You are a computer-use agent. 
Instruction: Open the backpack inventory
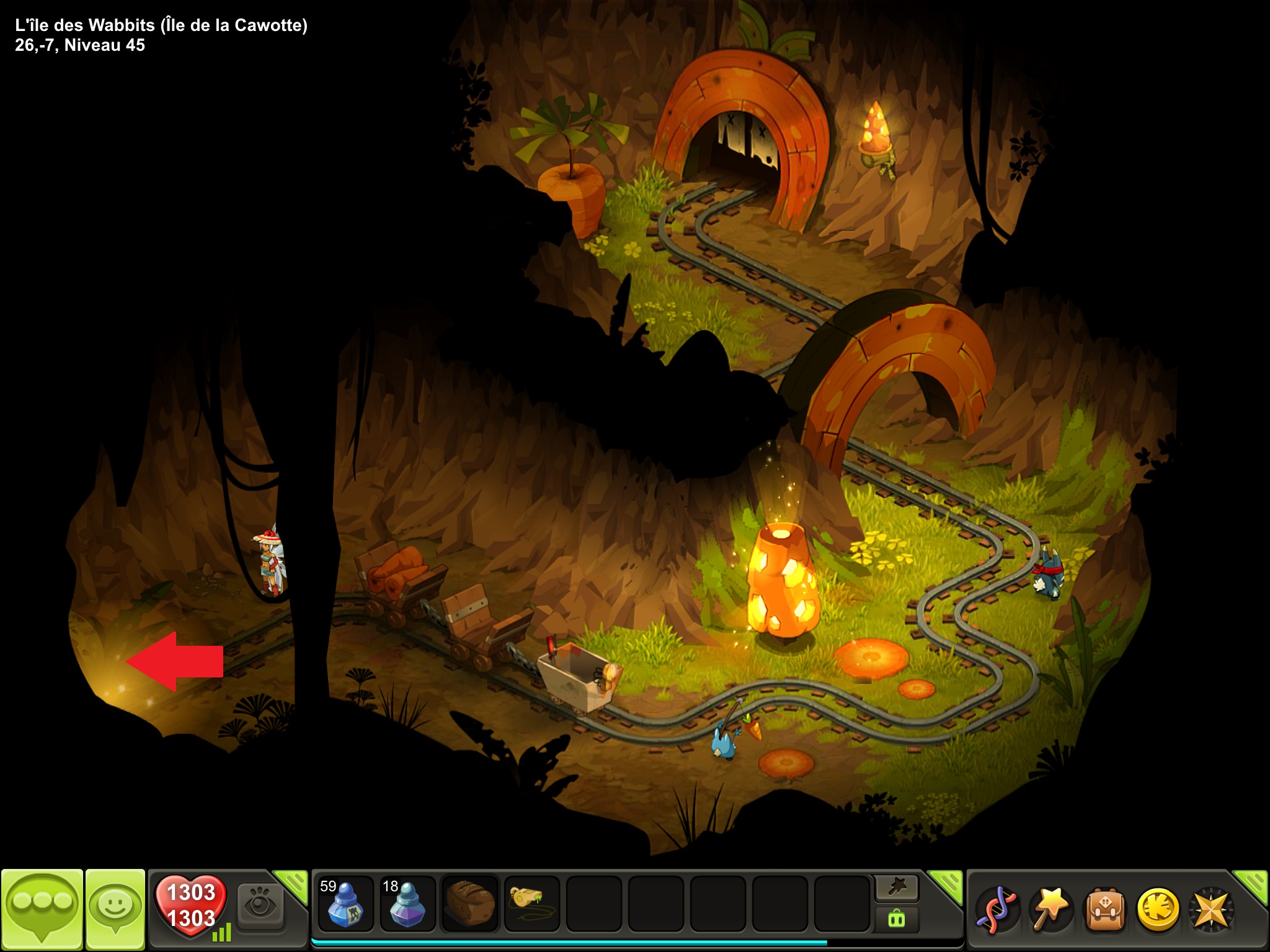pos(1104,910)
